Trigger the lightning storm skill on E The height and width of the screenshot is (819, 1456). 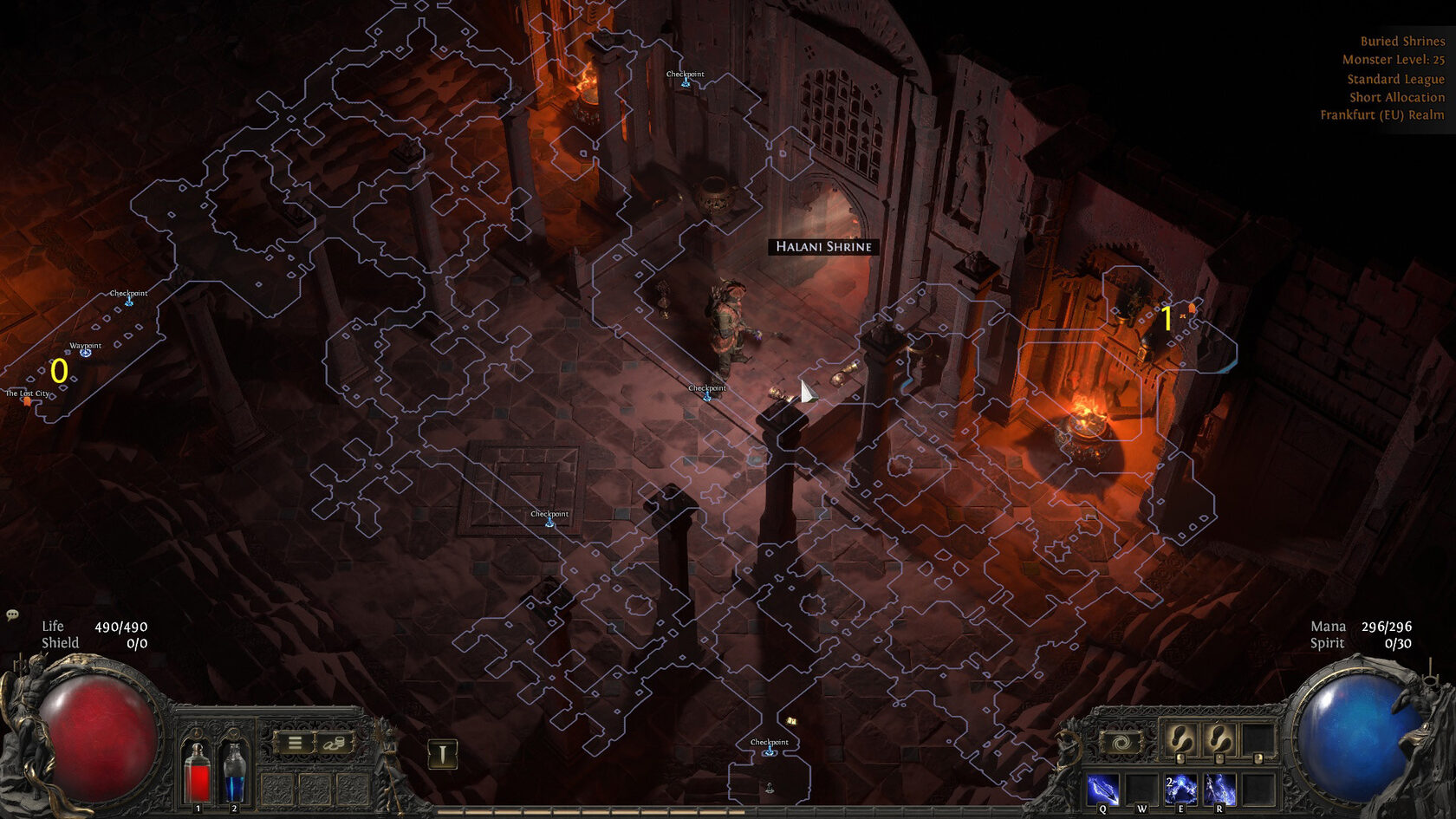tap(1180, 790)
